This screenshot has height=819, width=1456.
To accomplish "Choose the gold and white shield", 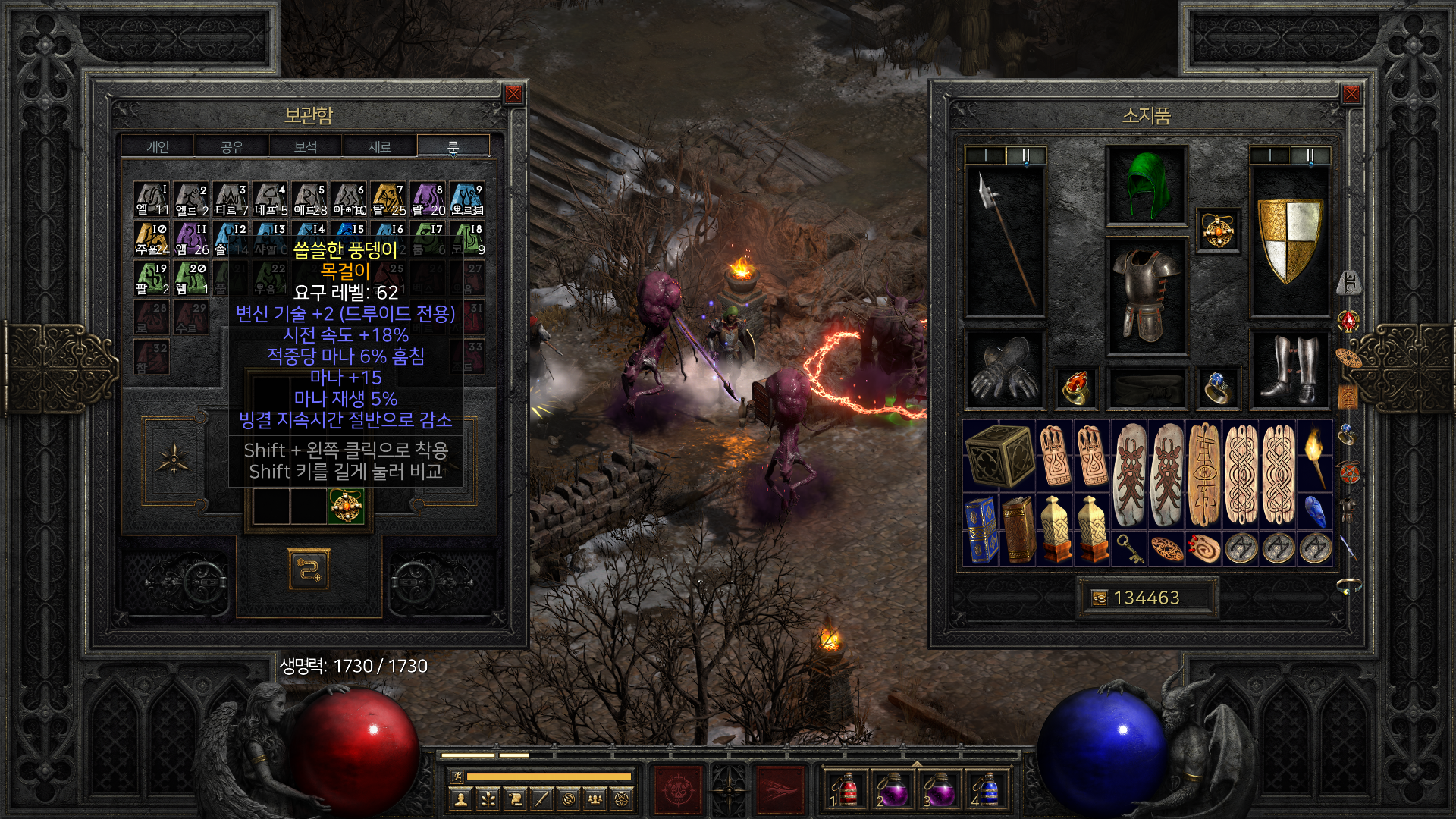I will [1289, 240].
